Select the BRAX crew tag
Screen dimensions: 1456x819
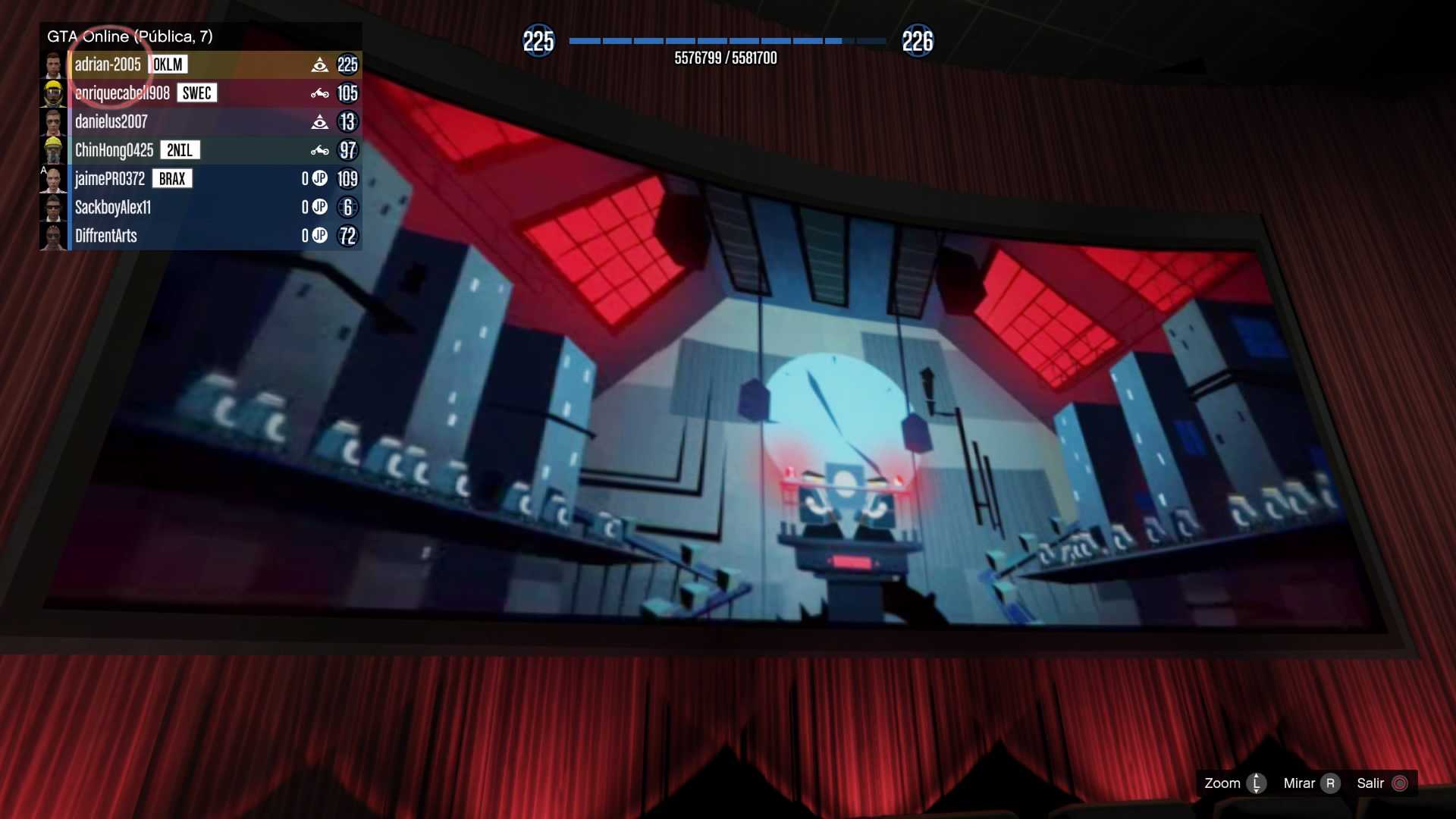[172, 179]
